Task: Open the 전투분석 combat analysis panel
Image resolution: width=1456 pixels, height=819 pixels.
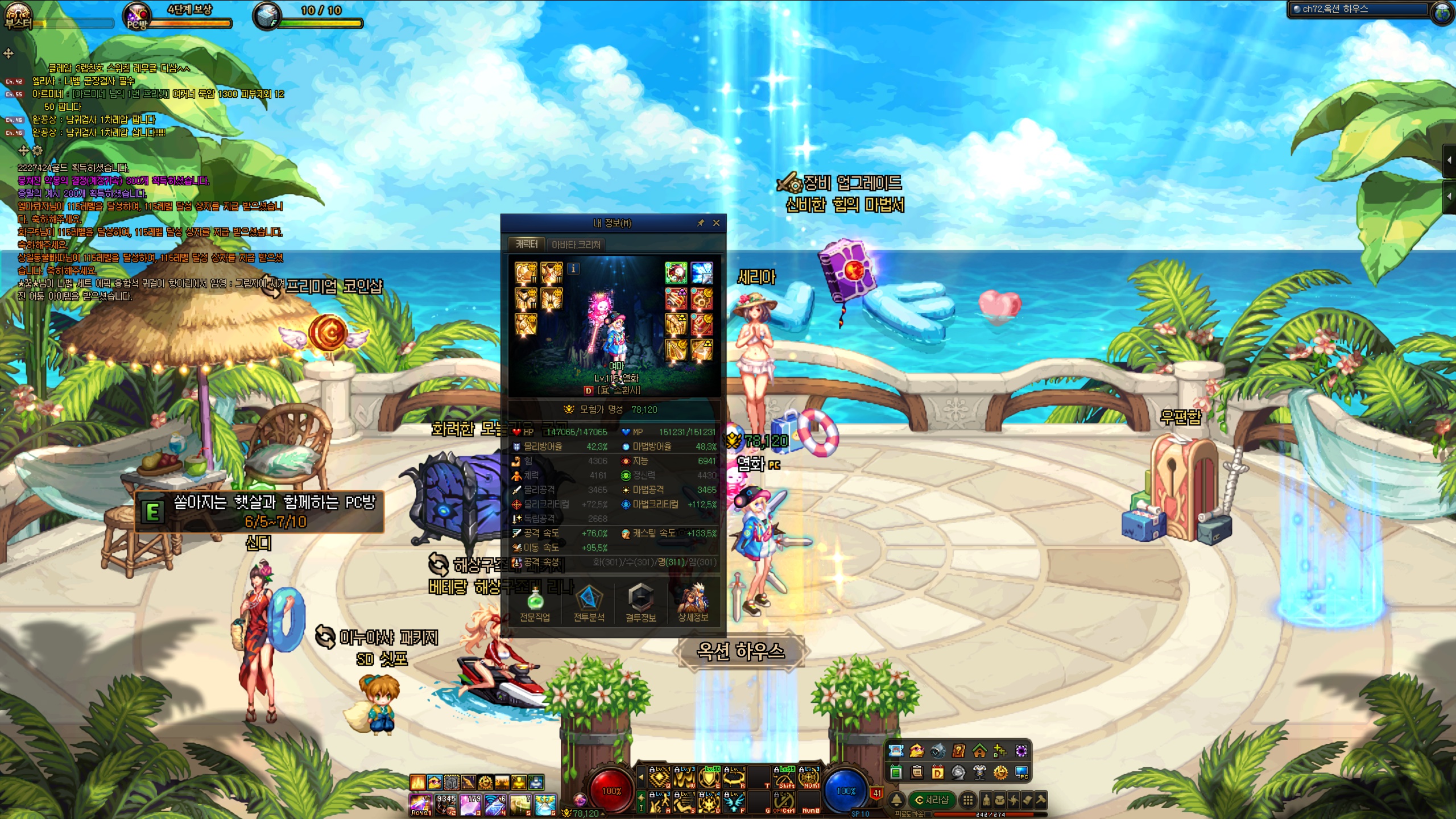Action: pyautogui.click(x=589, y=603)
